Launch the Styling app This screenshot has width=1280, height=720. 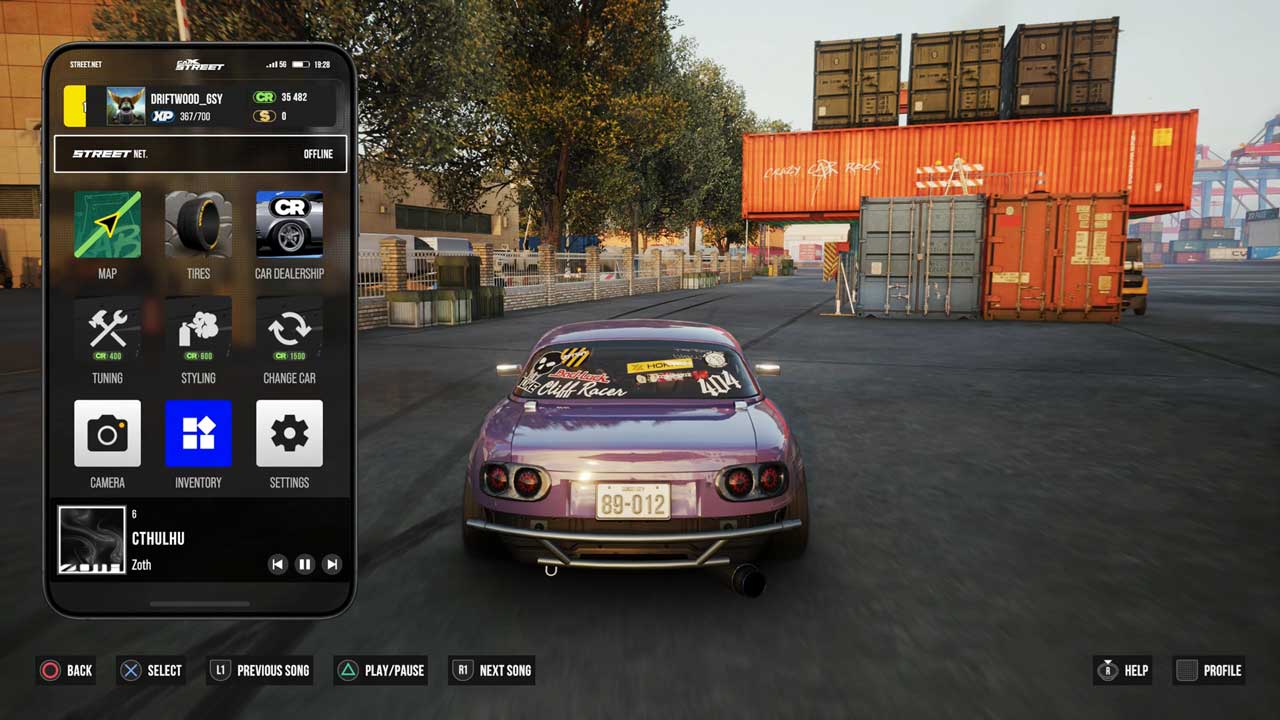pyautogui.click(x=198, y=330)
